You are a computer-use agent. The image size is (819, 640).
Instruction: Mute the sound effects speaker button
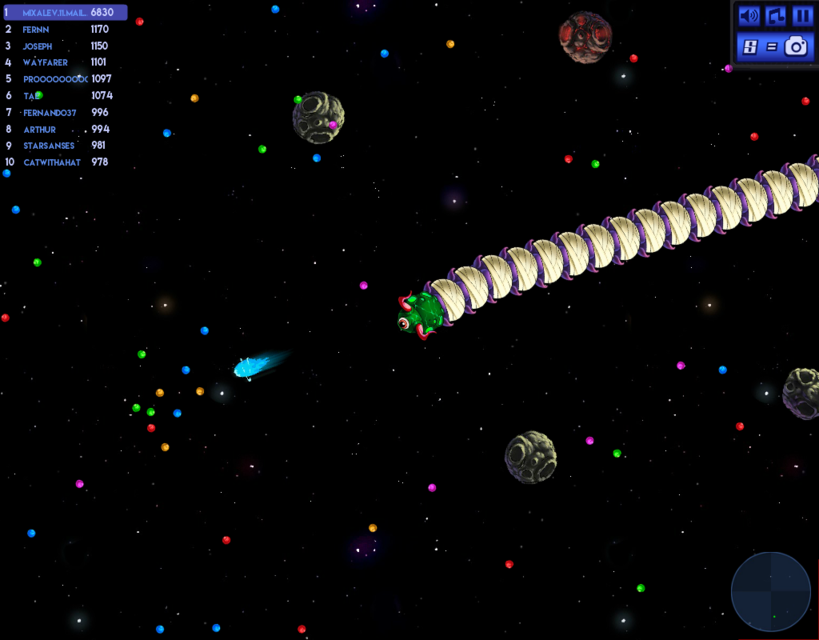point(748,16)
